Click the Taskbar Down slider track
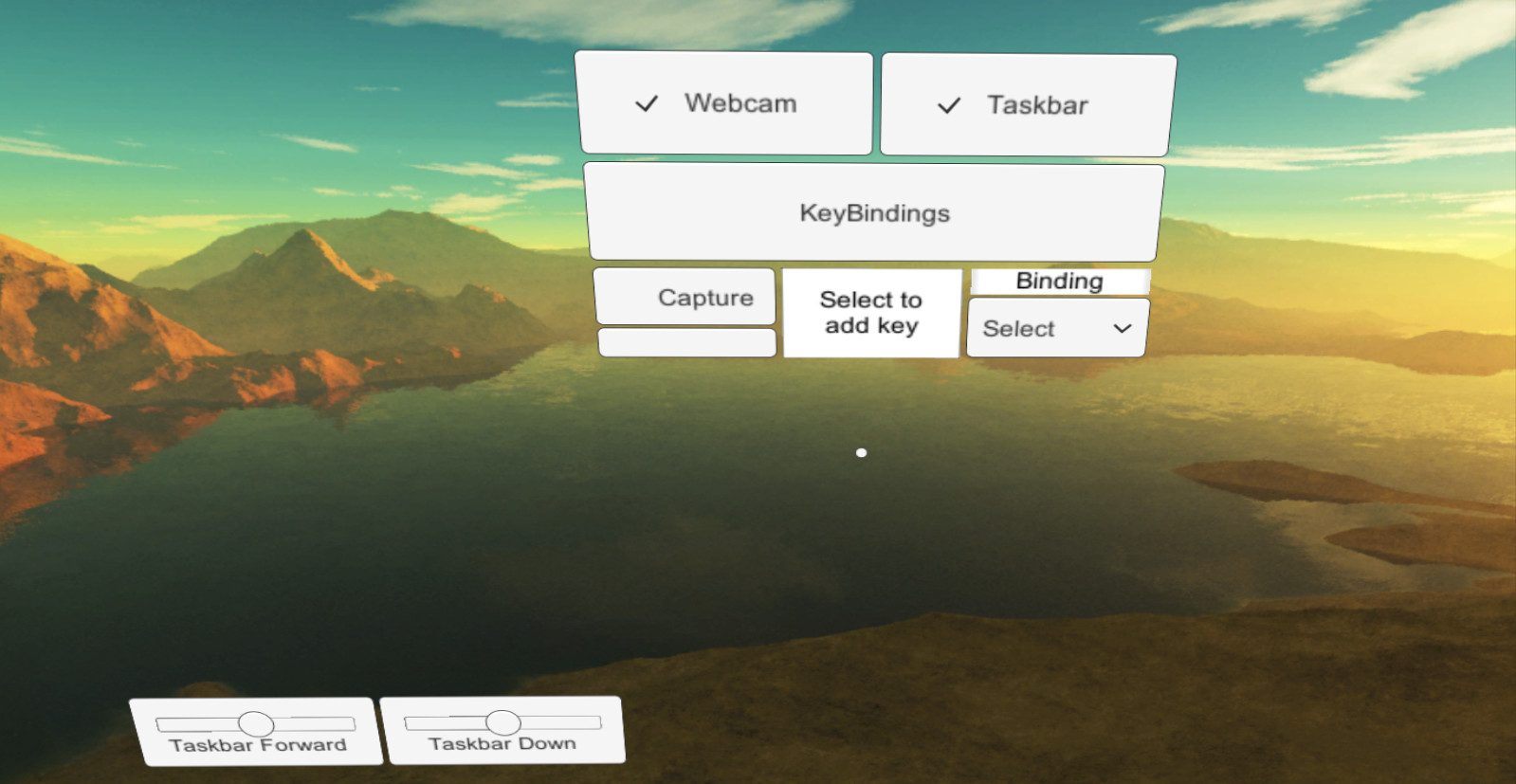 point(504,723)
